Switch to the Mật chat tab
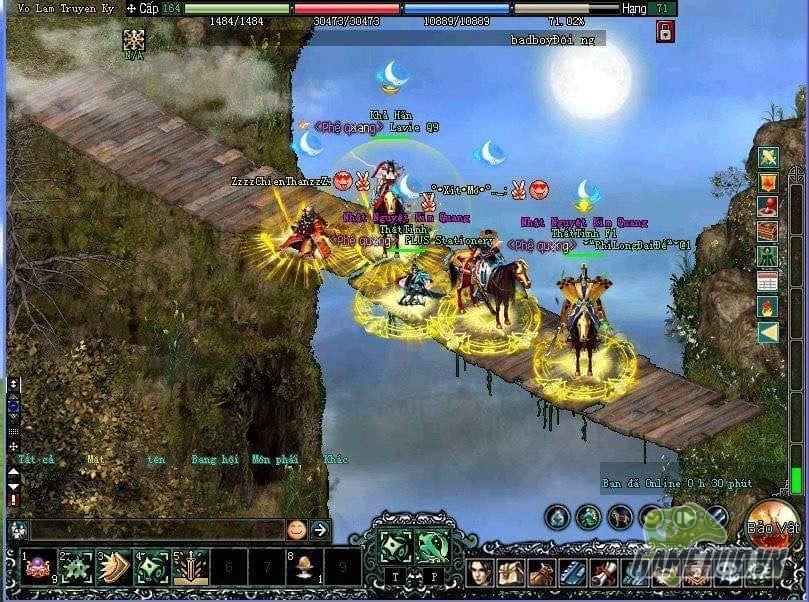Viewport: 809px width, 602px height. coord(95,460)
